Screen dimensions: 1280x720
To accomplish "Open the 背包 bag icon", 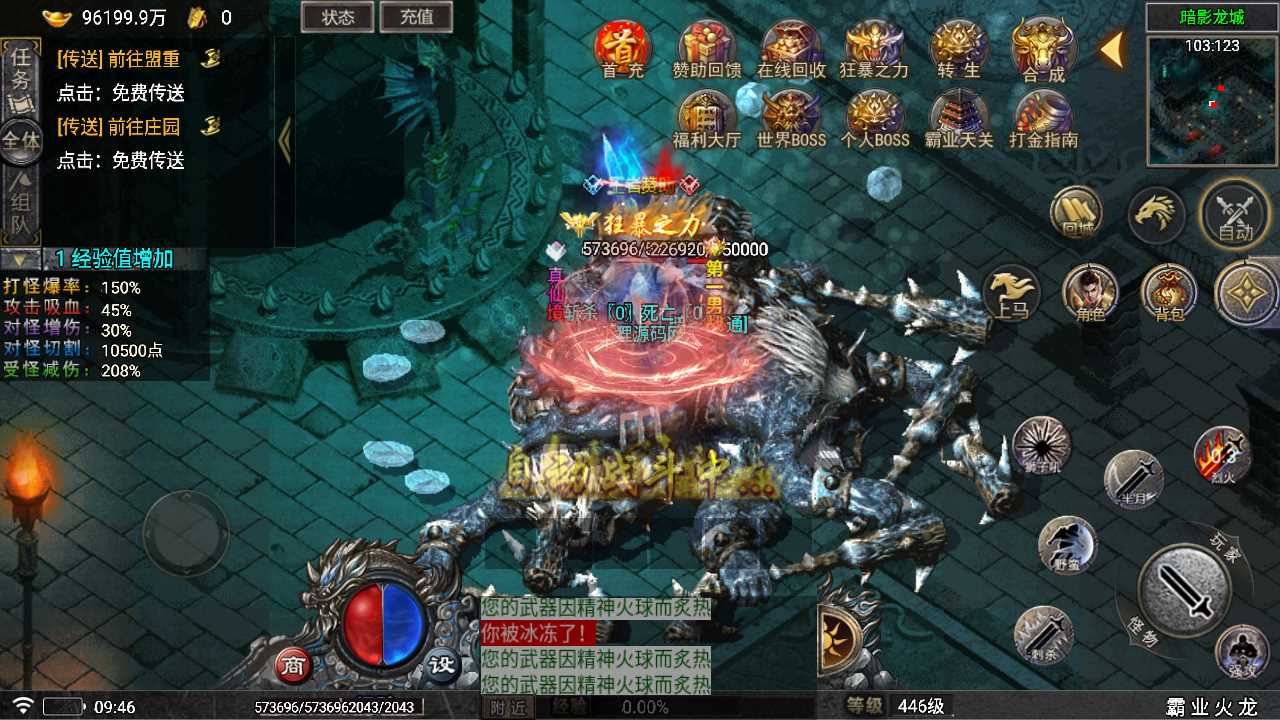I will [1167, 293].
